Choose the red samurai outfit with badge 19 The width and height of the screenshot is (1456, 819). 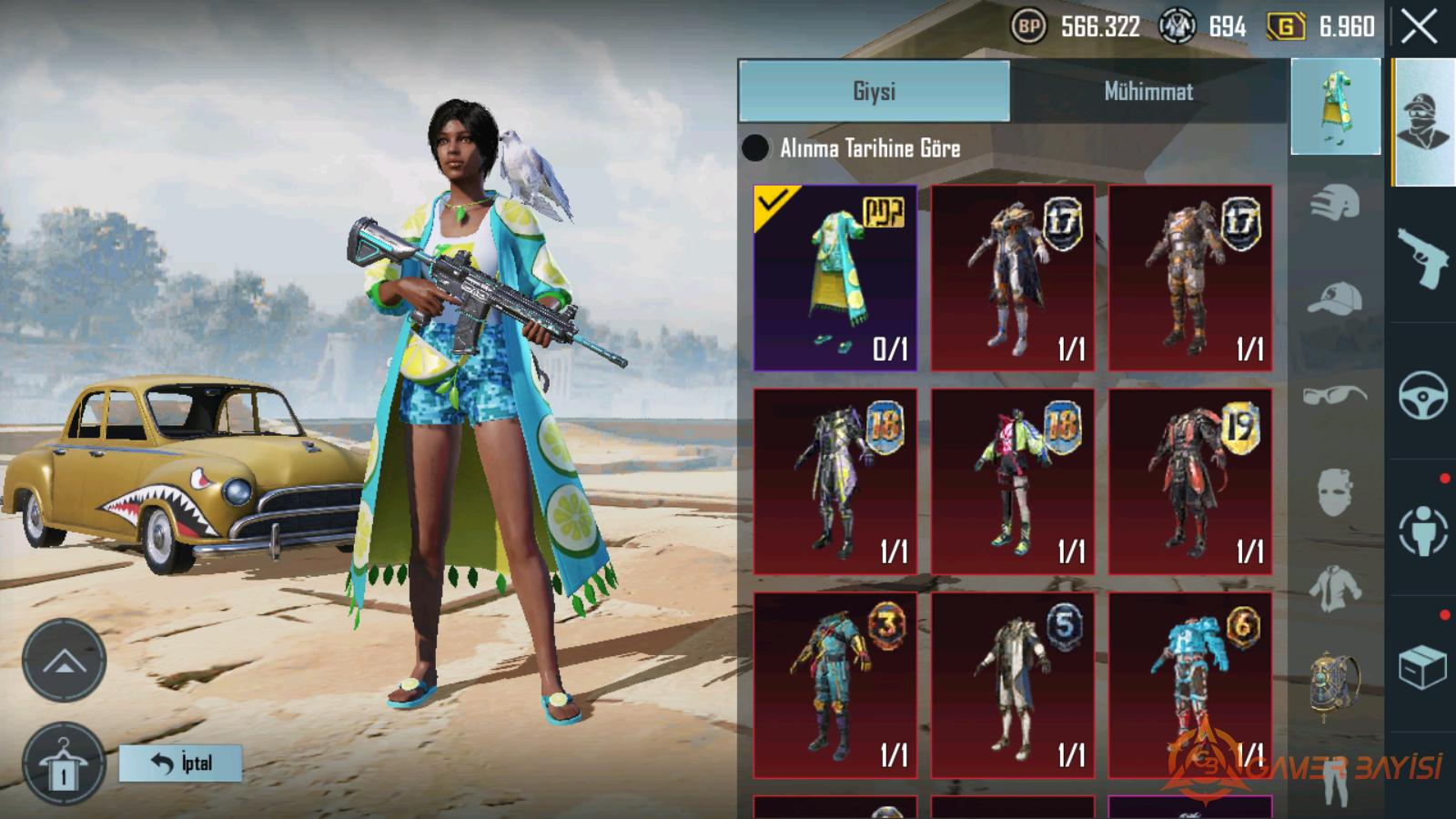pos(1189,481)
